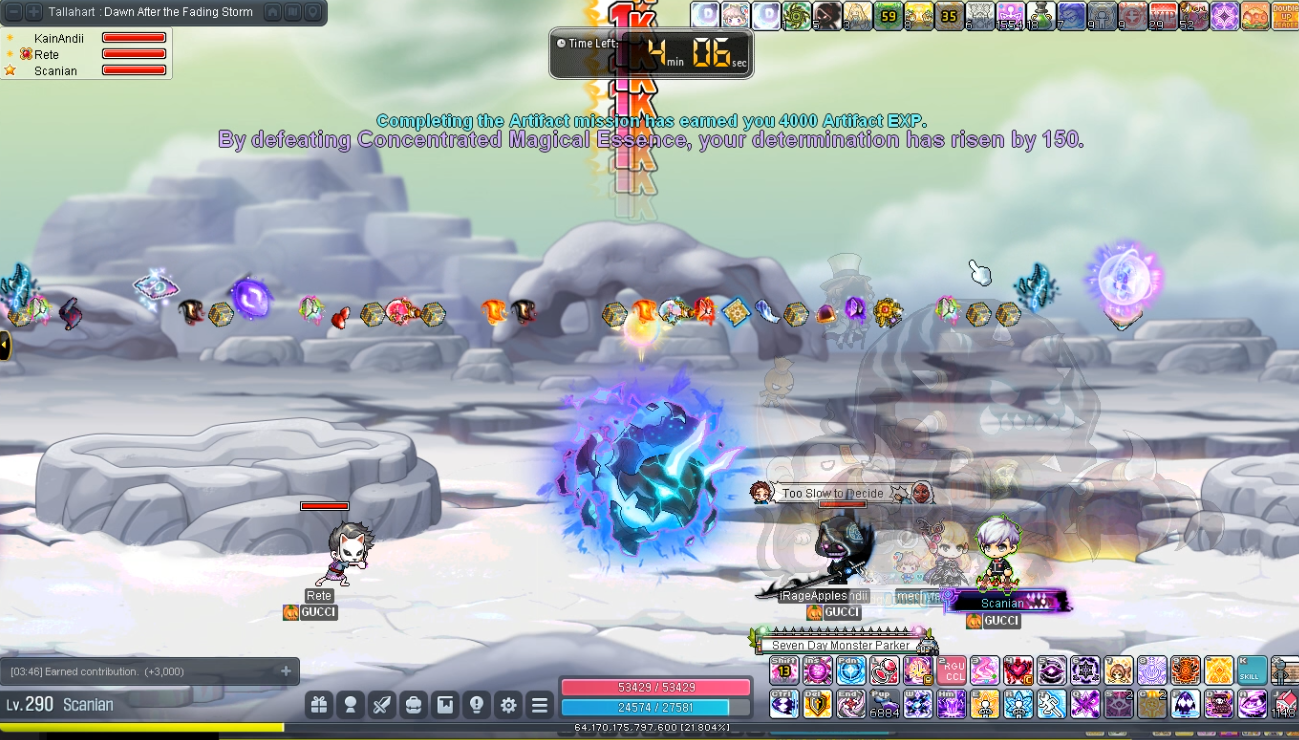Open the world map from minimap bar
The height and width of the screenshot is (740, 1299).
click(293, 12)
